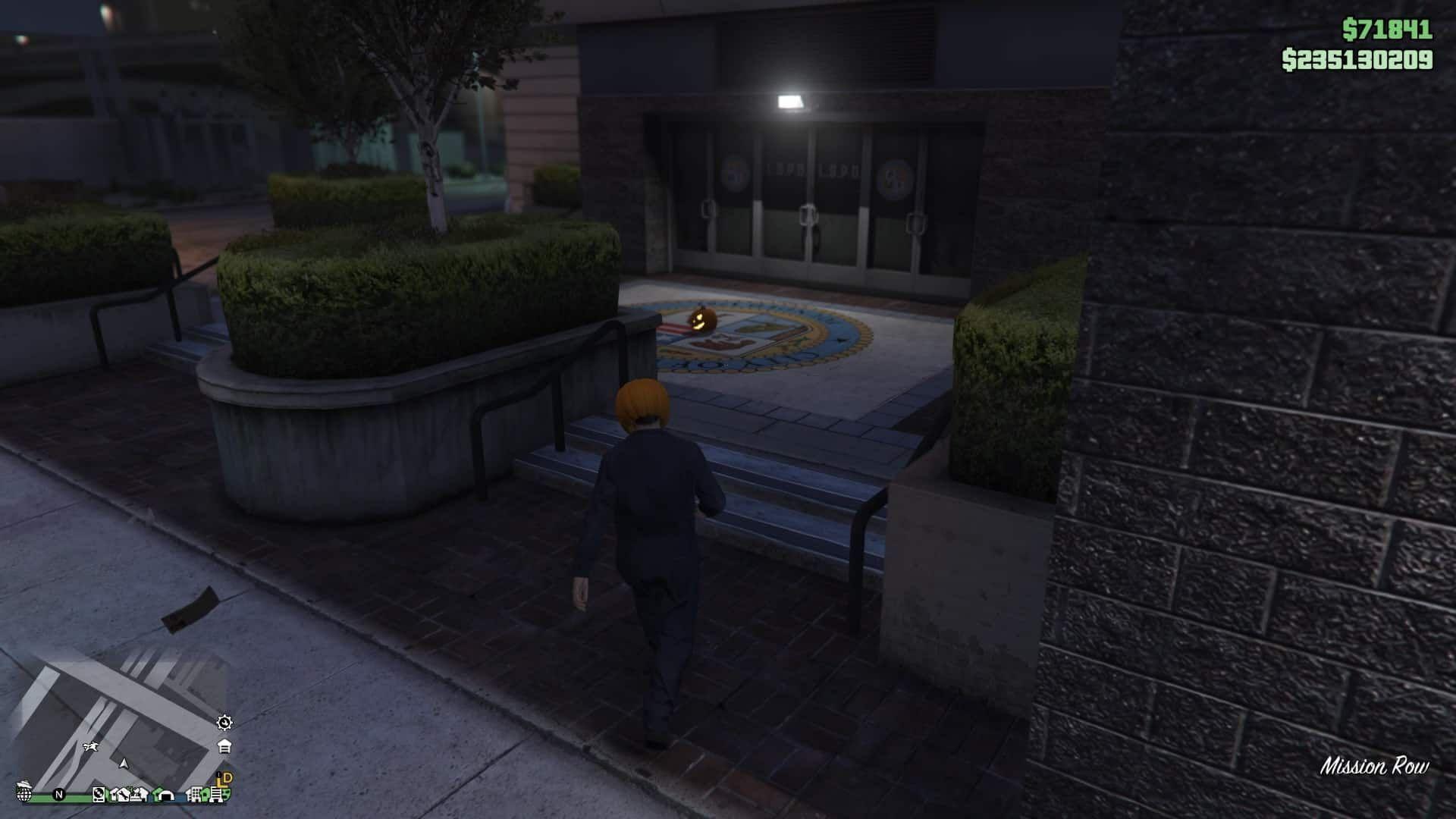
Task: Click the glowing jack-o-lantern by the seal
Action: [703, 321]
